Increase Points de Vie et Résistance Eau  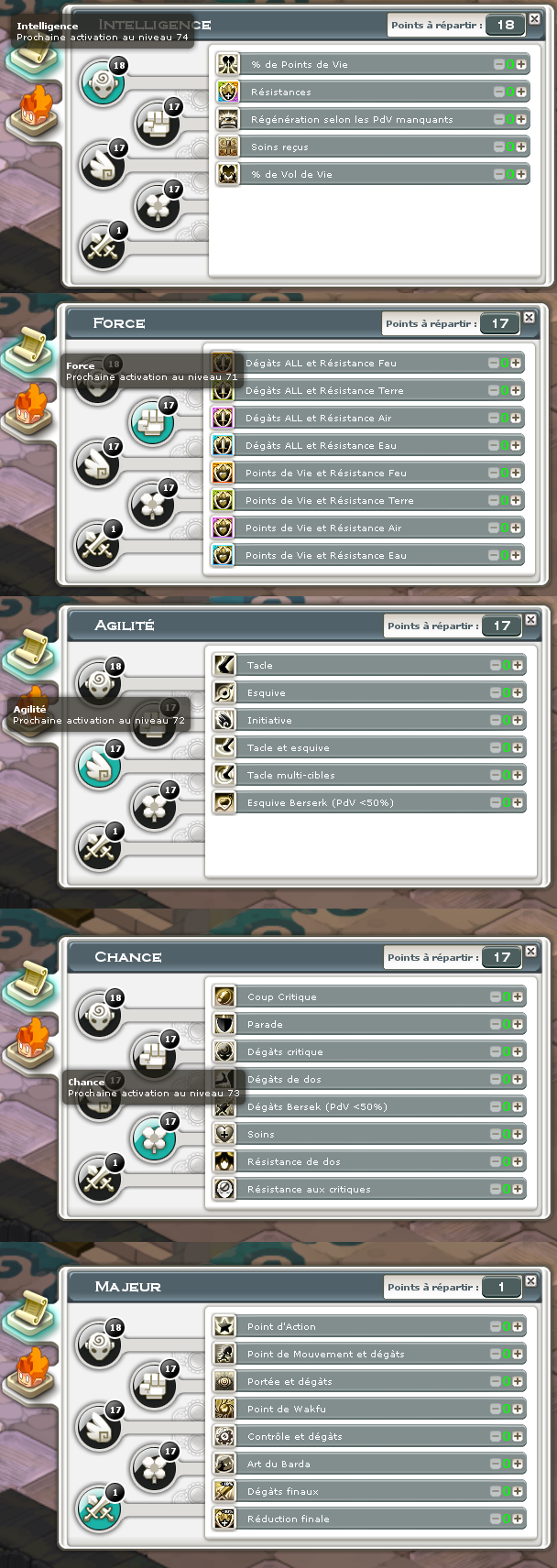[x=516, y=556]
